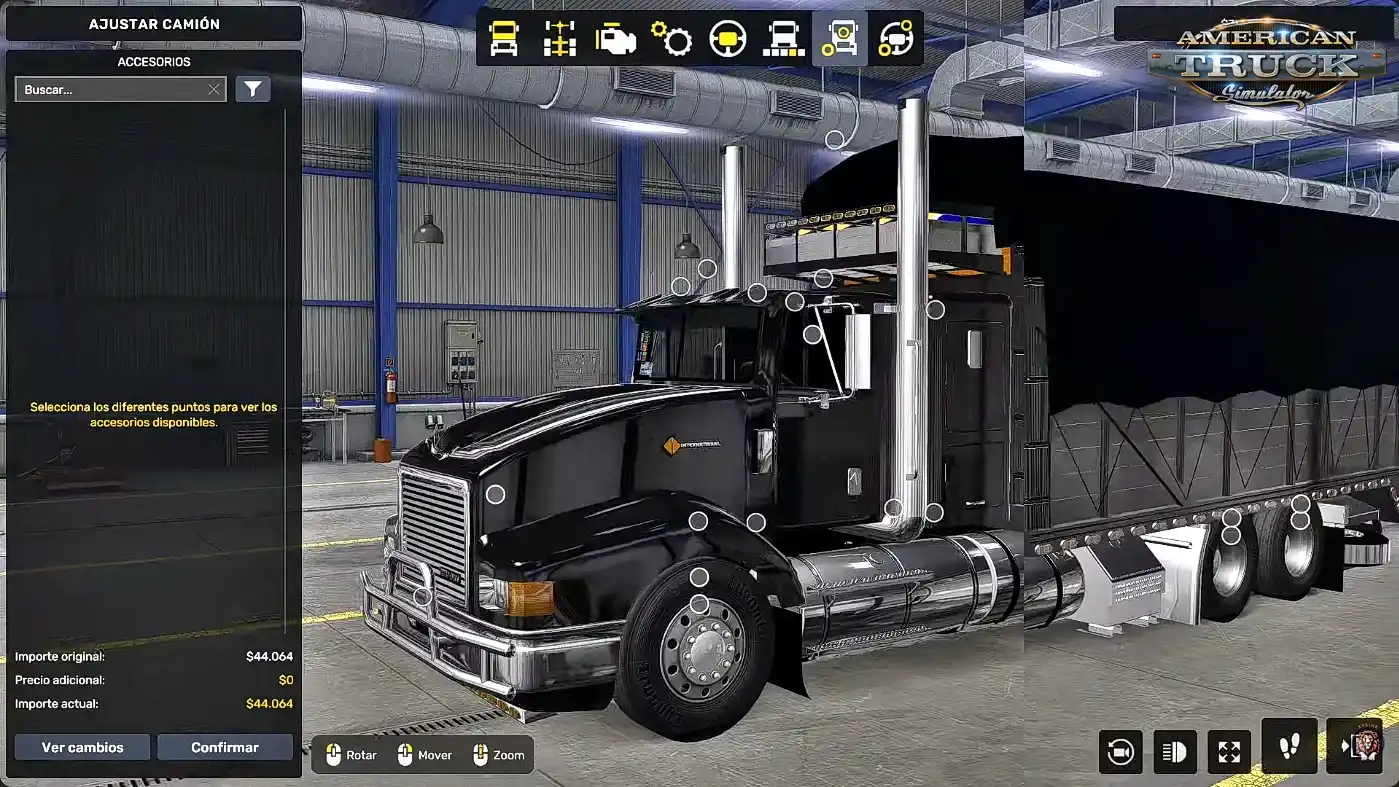Enter walk-around mode with the footprints button
Screen dimensions: 1399x787
1289,746
